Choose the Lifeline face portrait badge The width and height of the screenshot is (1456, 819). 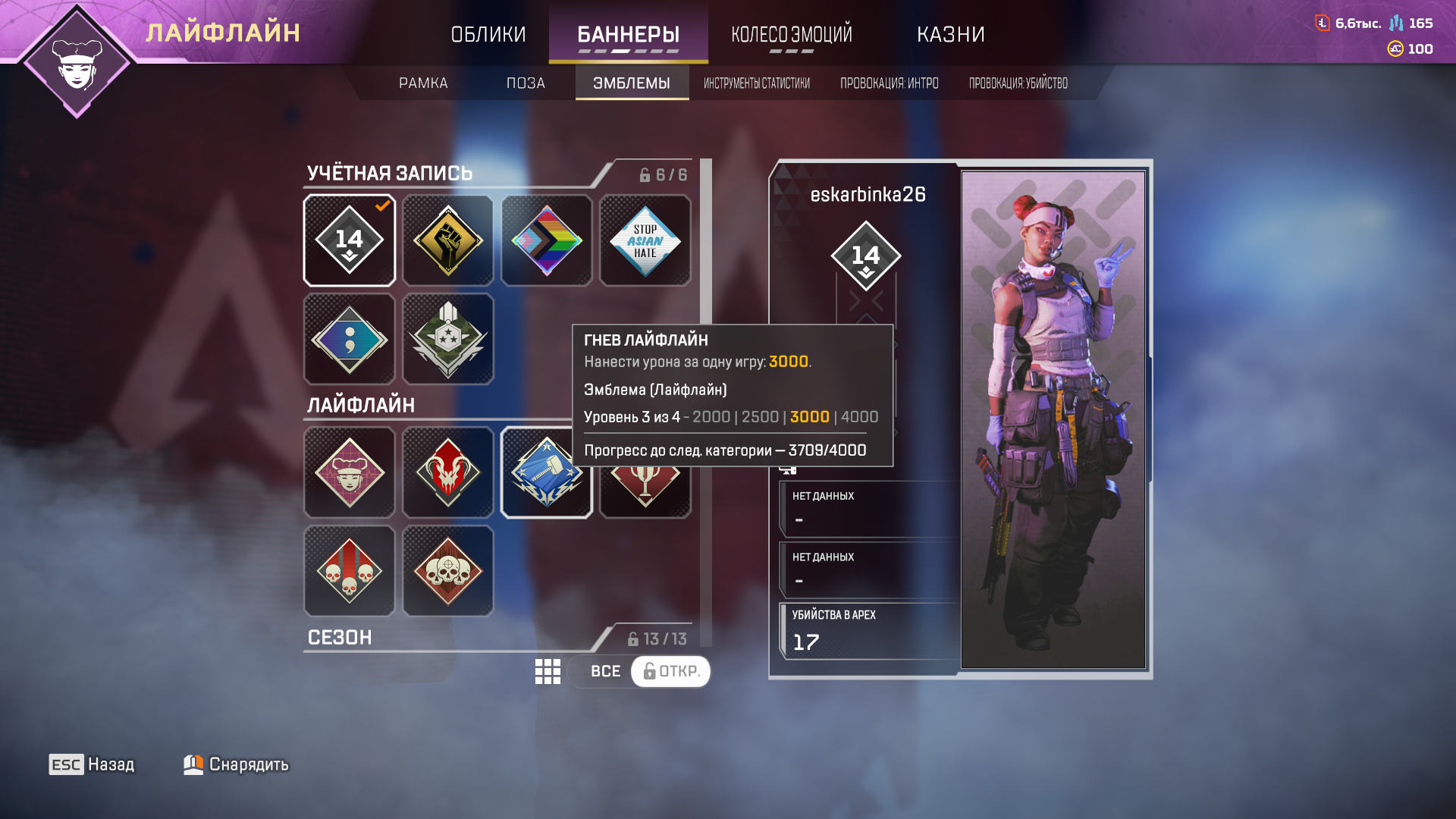[x=350, y=472]
